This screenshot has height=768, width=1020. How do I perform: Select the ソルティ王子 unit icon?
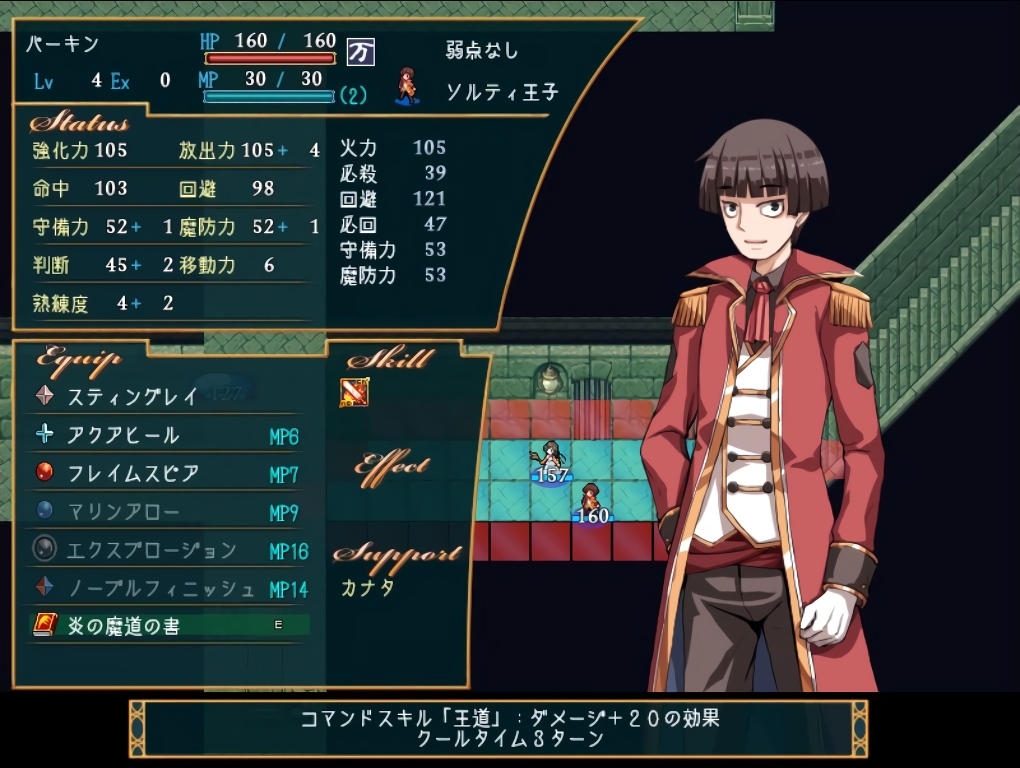(407, 87)
